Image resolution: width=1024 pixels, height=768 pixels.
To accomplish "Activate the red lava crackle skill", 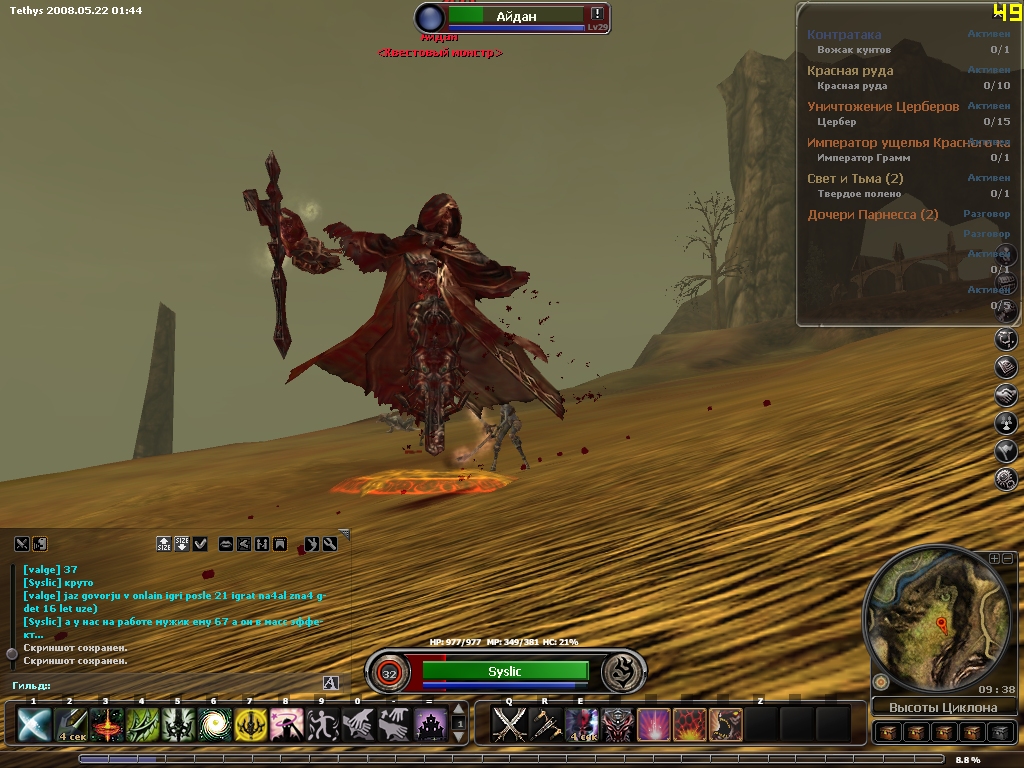I will [690, 723].
